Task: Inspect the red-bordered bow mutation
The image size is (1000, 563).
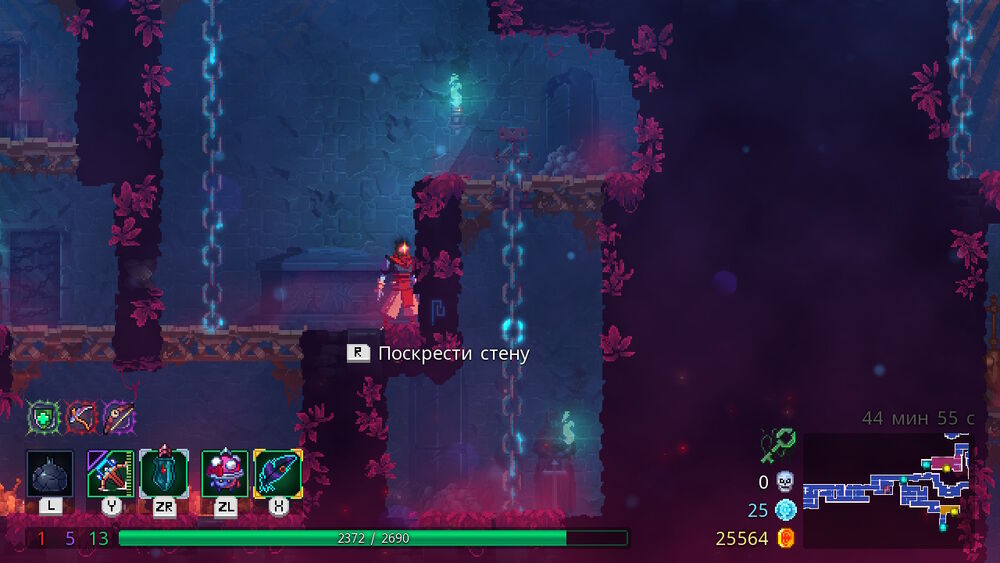Action: [x=81, y=416]
